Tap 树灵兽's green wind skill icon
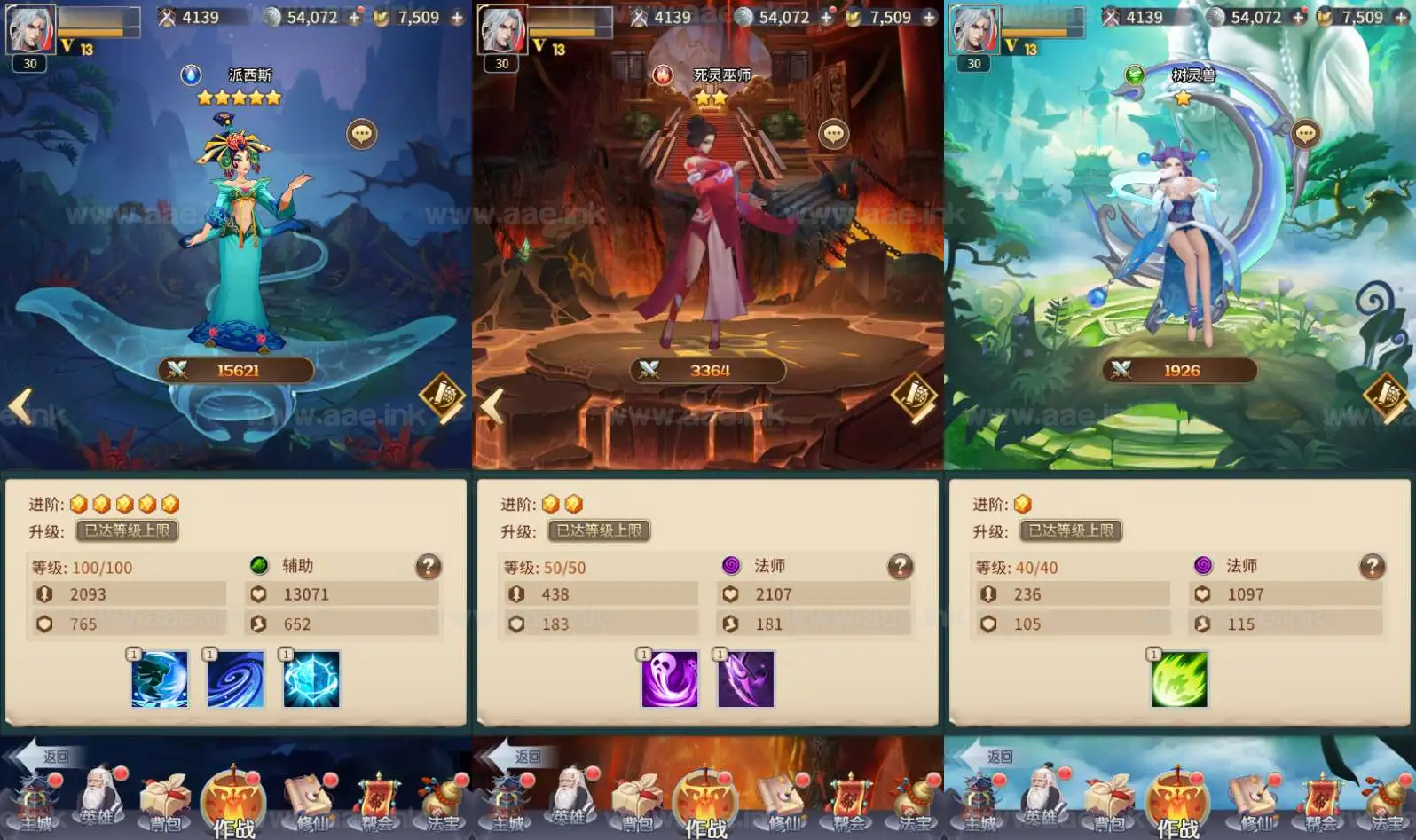The width and height of the screenshot is (1416, 840). [x=1180, y=679]
